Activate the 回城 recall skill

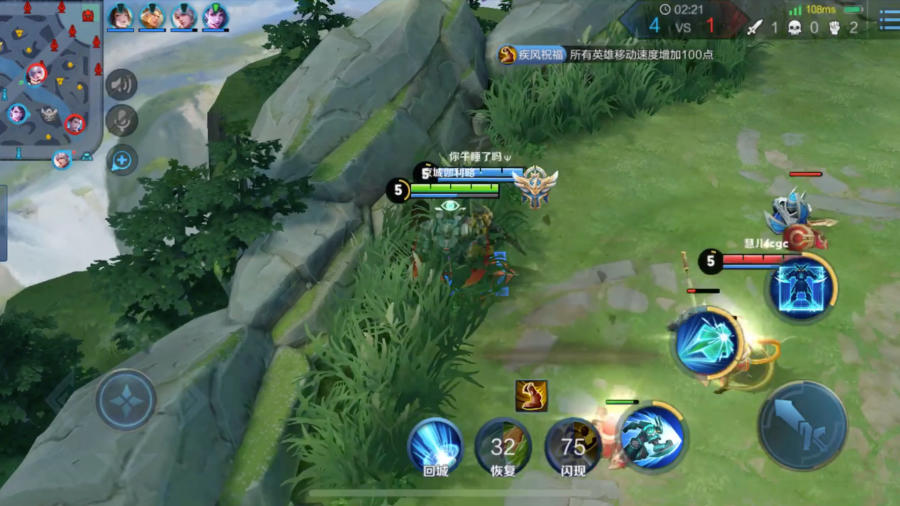pyautogui.click(x=435, y=446)
